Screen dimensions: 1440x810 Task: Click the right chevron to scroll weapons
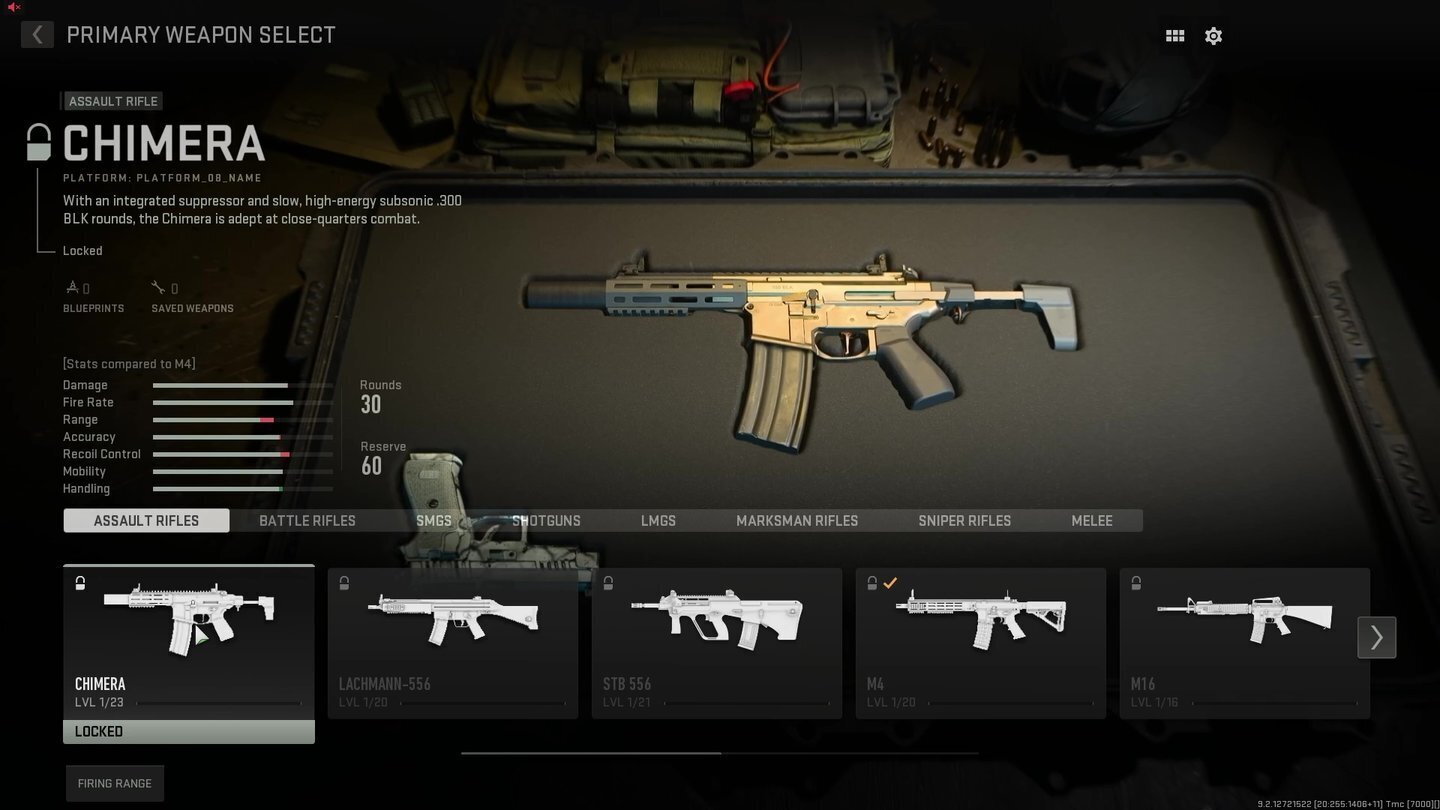1376,637
